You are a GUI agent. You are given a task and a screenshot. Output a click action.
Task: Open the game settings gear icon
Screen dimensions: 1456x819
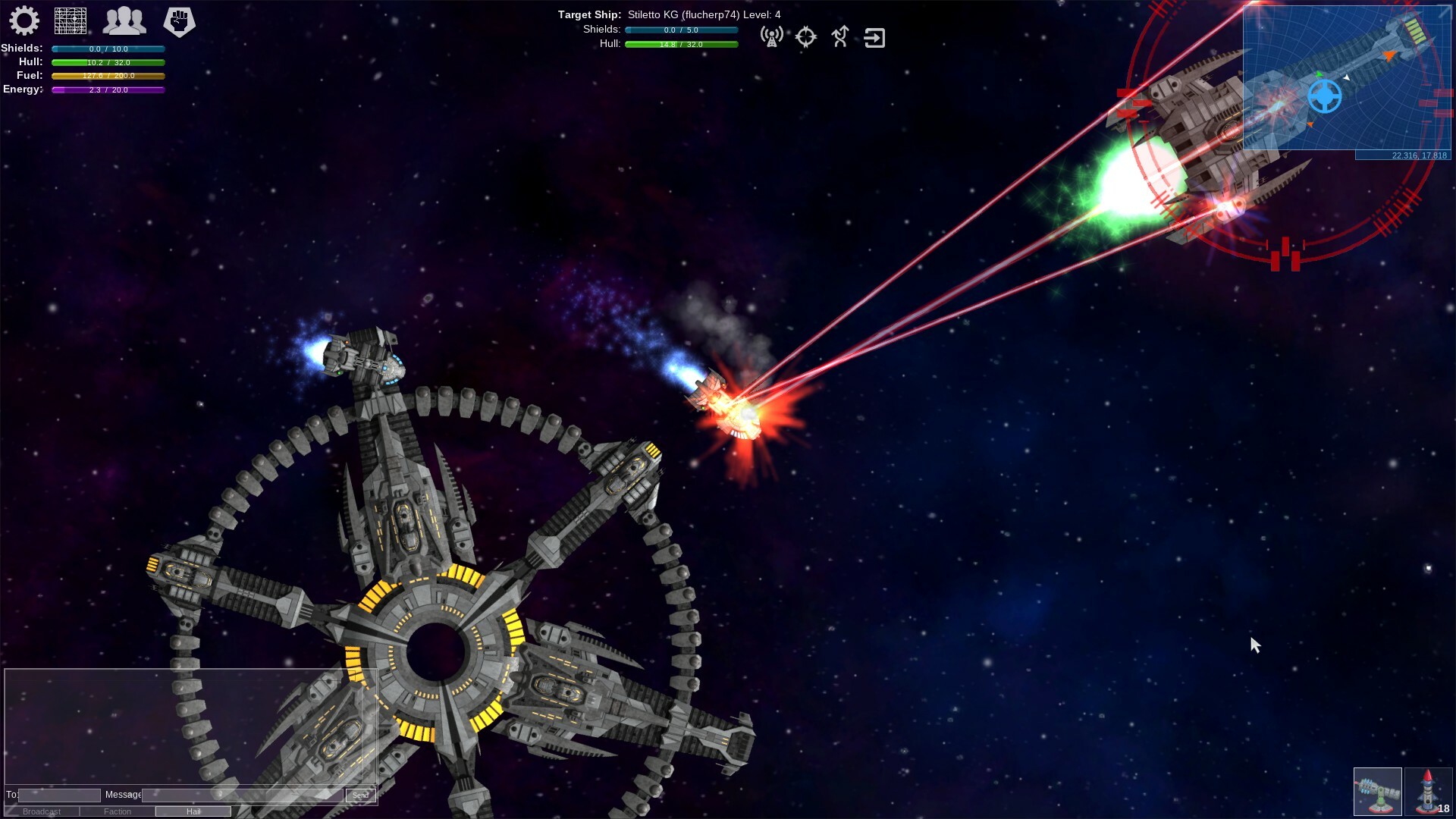pyautogui.click(x=25, y=21)
